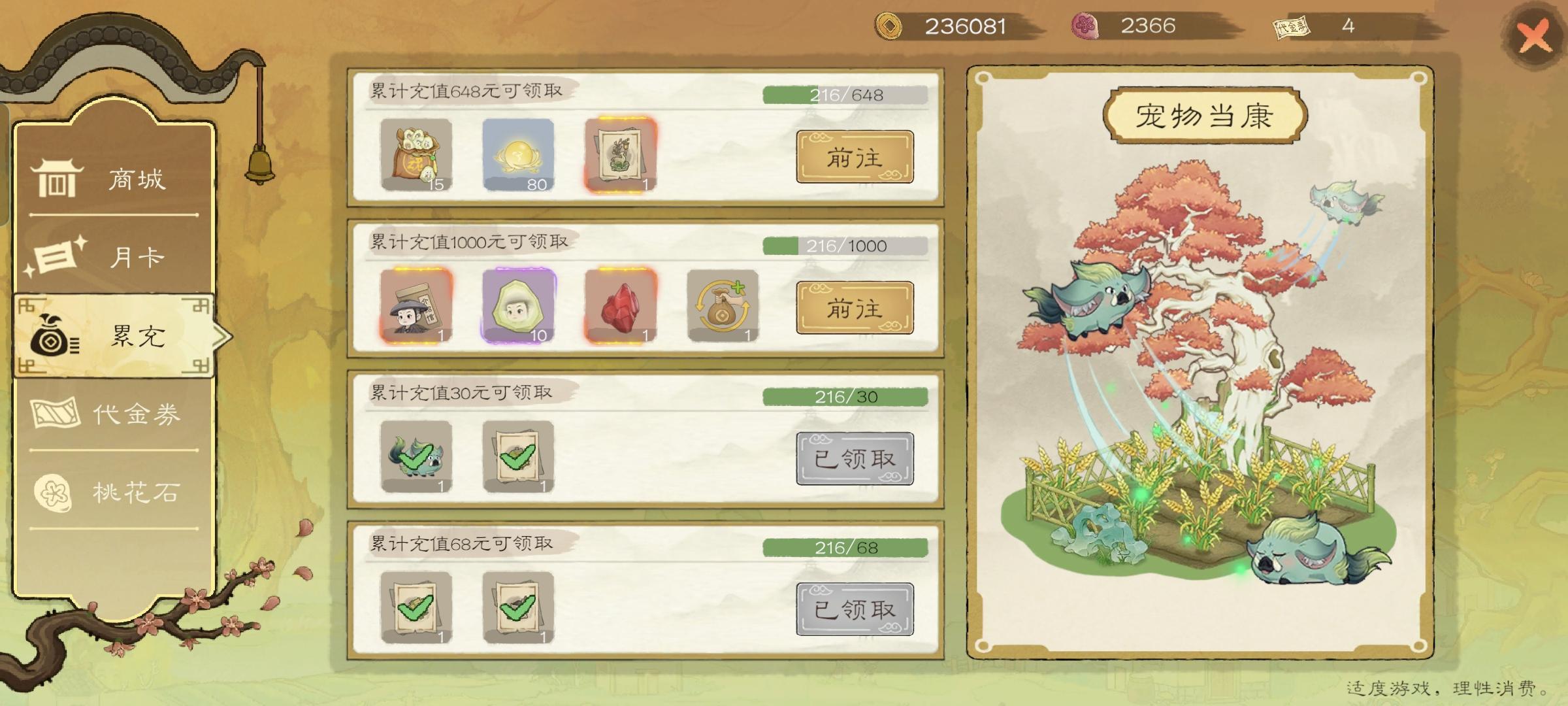Image resolution: width=1568 pixels, height=706 pixels.
Task: Inspect the red crystal reward in 1000元 tier
Action: click(621, 306)
